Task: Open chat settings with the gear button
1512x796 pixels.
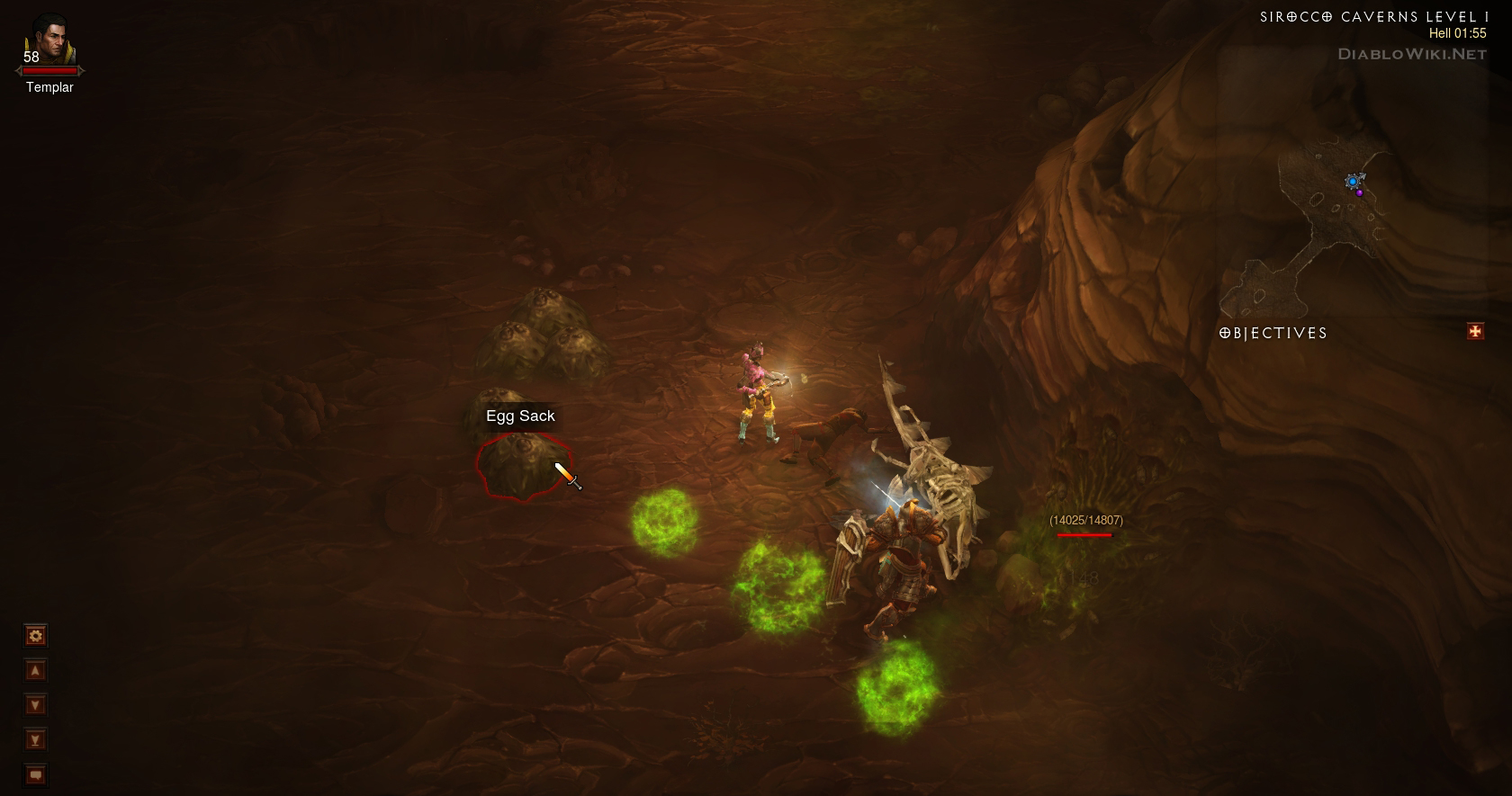Action: click(x=35, y=636)
